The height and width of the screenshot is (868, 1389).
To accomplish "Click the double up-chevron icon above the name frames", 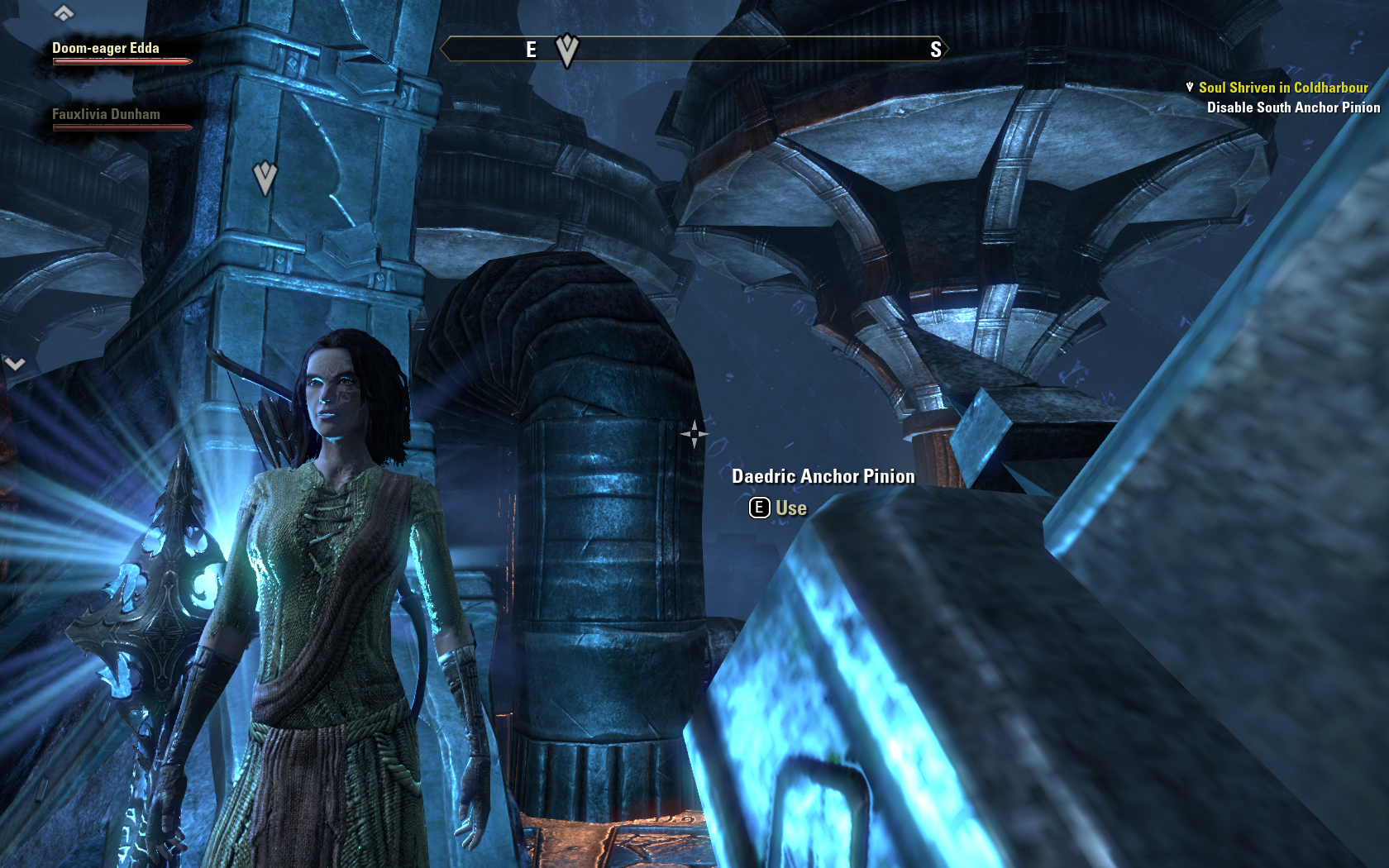I will 64,12.
